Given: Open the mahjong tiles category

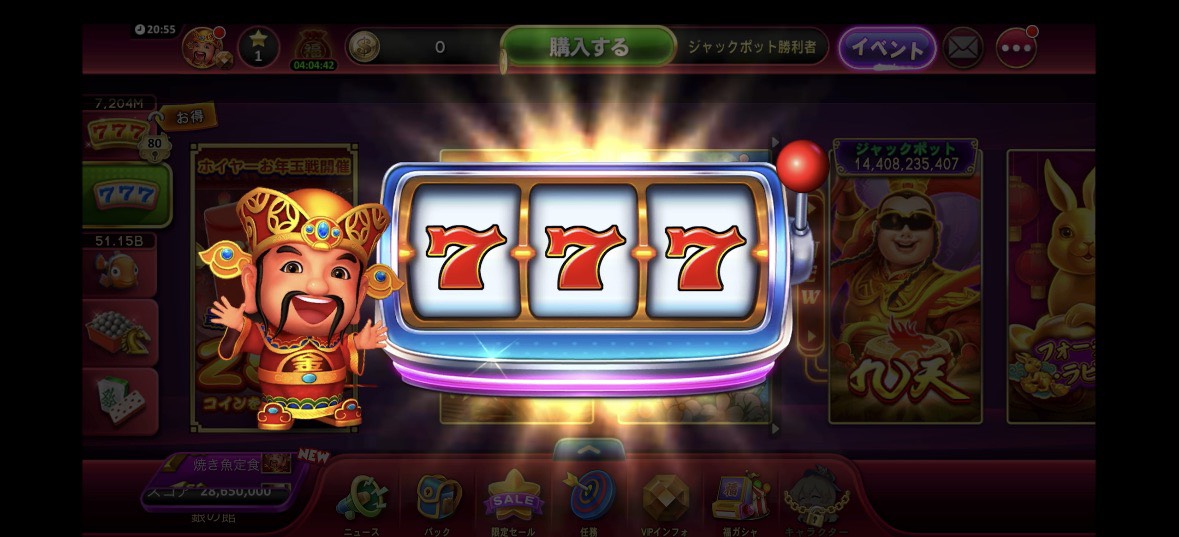Looking at the screenshot, I should (x=120, y=399).
